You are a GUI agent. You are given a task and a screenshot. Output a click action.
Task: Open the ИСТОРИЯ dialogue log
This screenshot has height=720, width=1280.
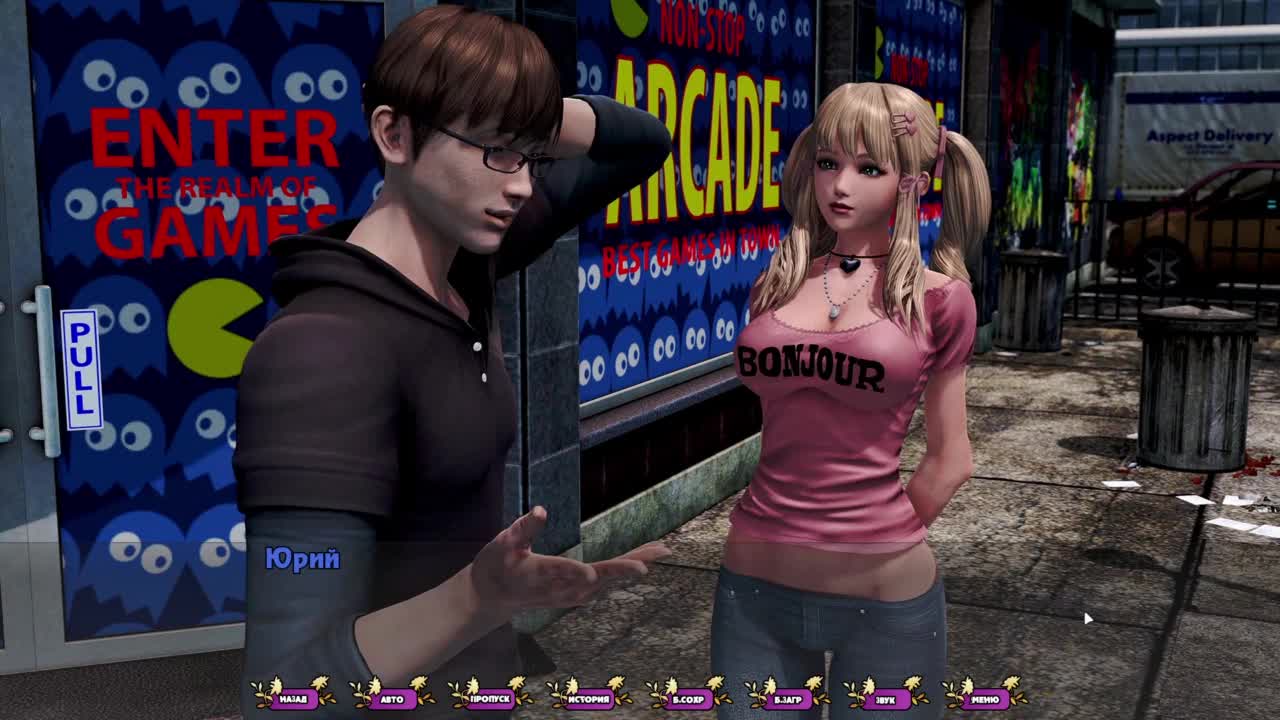589,698
